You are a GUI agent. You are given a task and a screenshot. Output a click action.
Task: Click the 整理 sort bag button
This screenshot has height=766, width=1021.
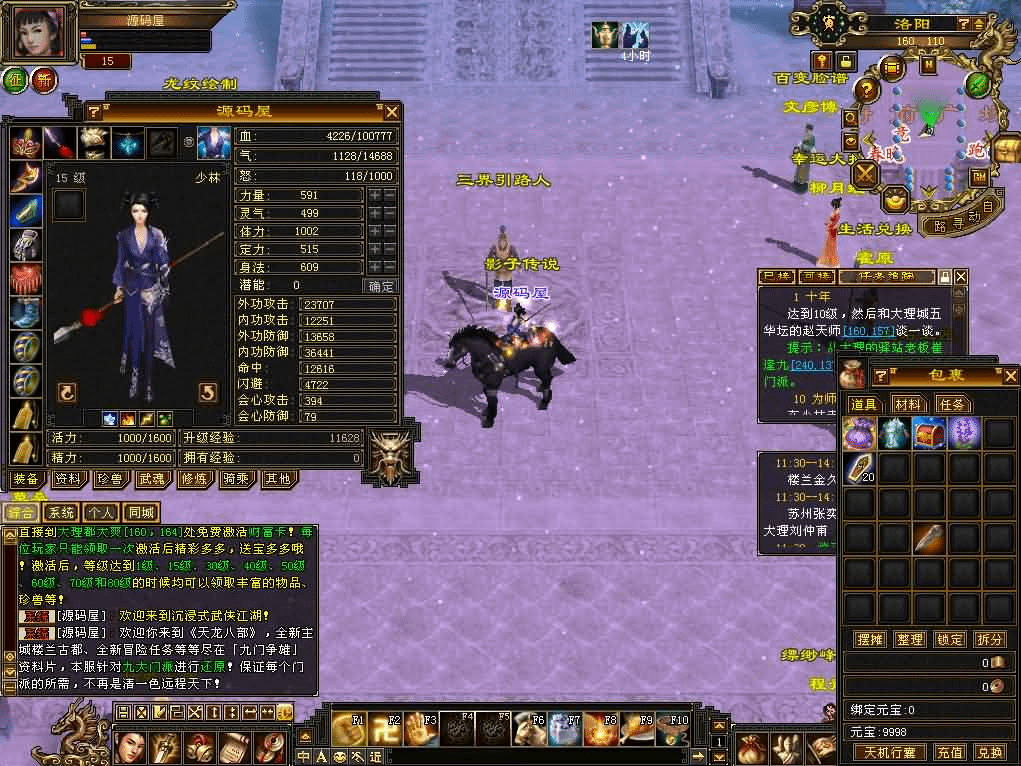pos(910,639)
